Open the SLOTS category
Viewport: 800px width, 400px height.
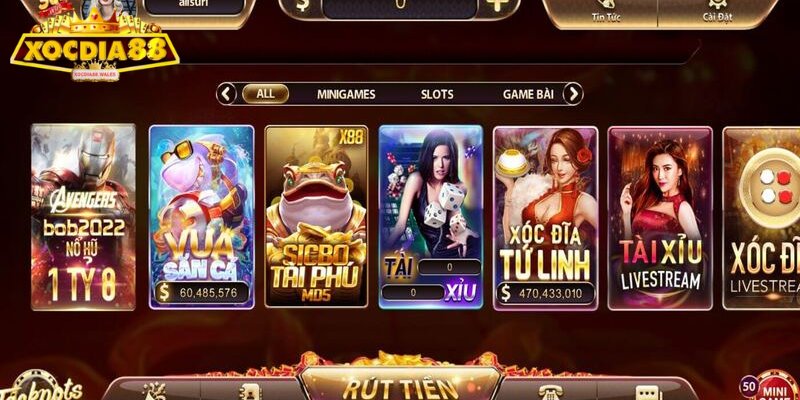(437, 94)
